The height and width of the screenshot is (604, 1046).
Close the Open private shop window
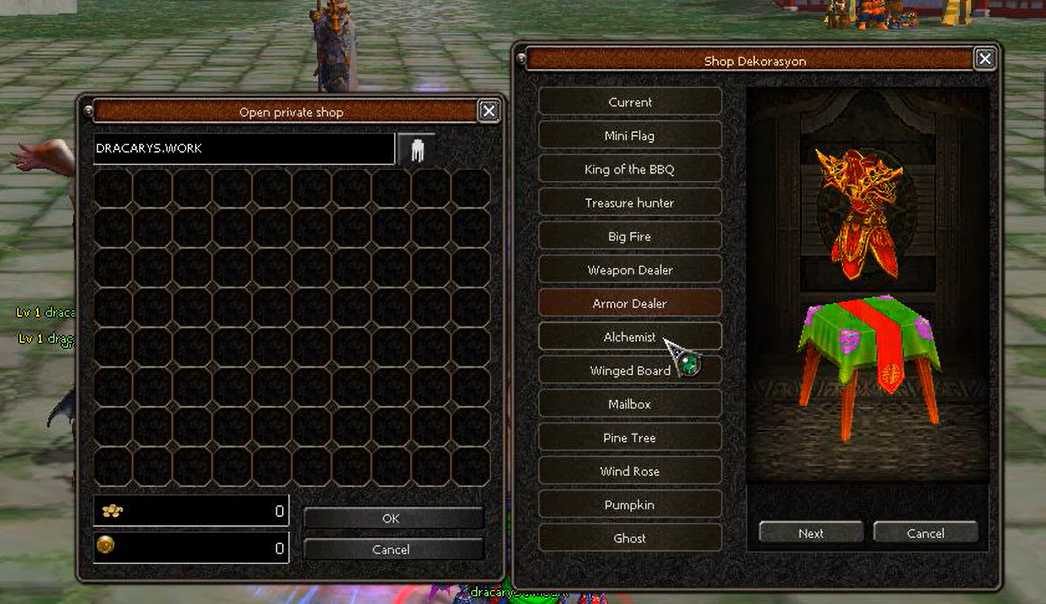tap(489, 111)
